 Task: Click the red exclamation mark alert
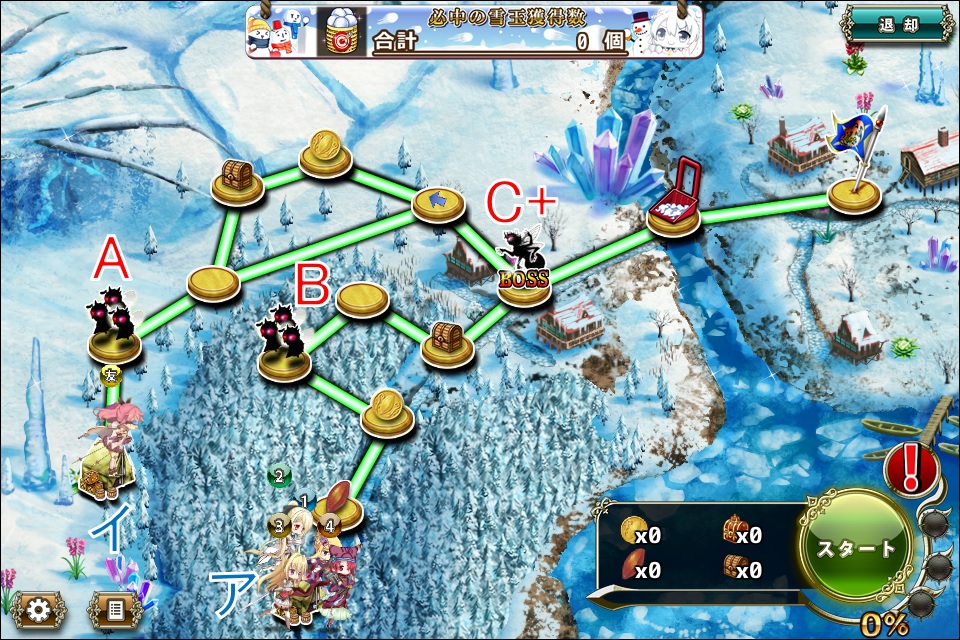[x=911, y=466]
